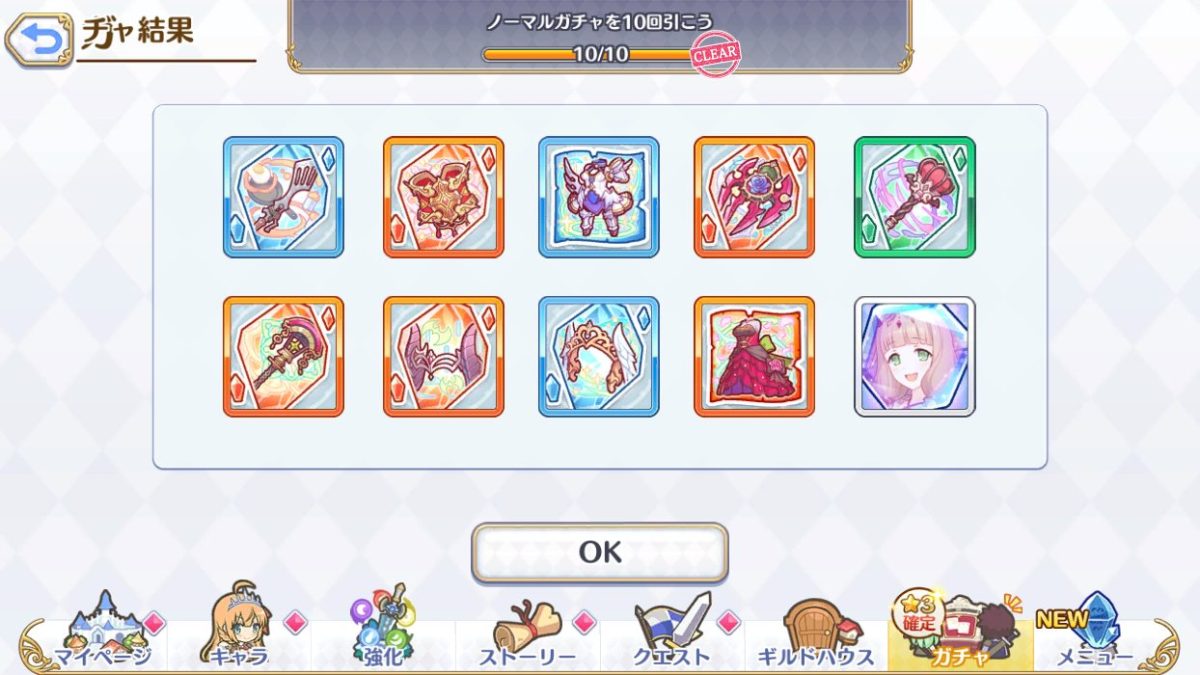Tap the red gold chest armor piece
The image size is (1200, 675).
point(443,197)
